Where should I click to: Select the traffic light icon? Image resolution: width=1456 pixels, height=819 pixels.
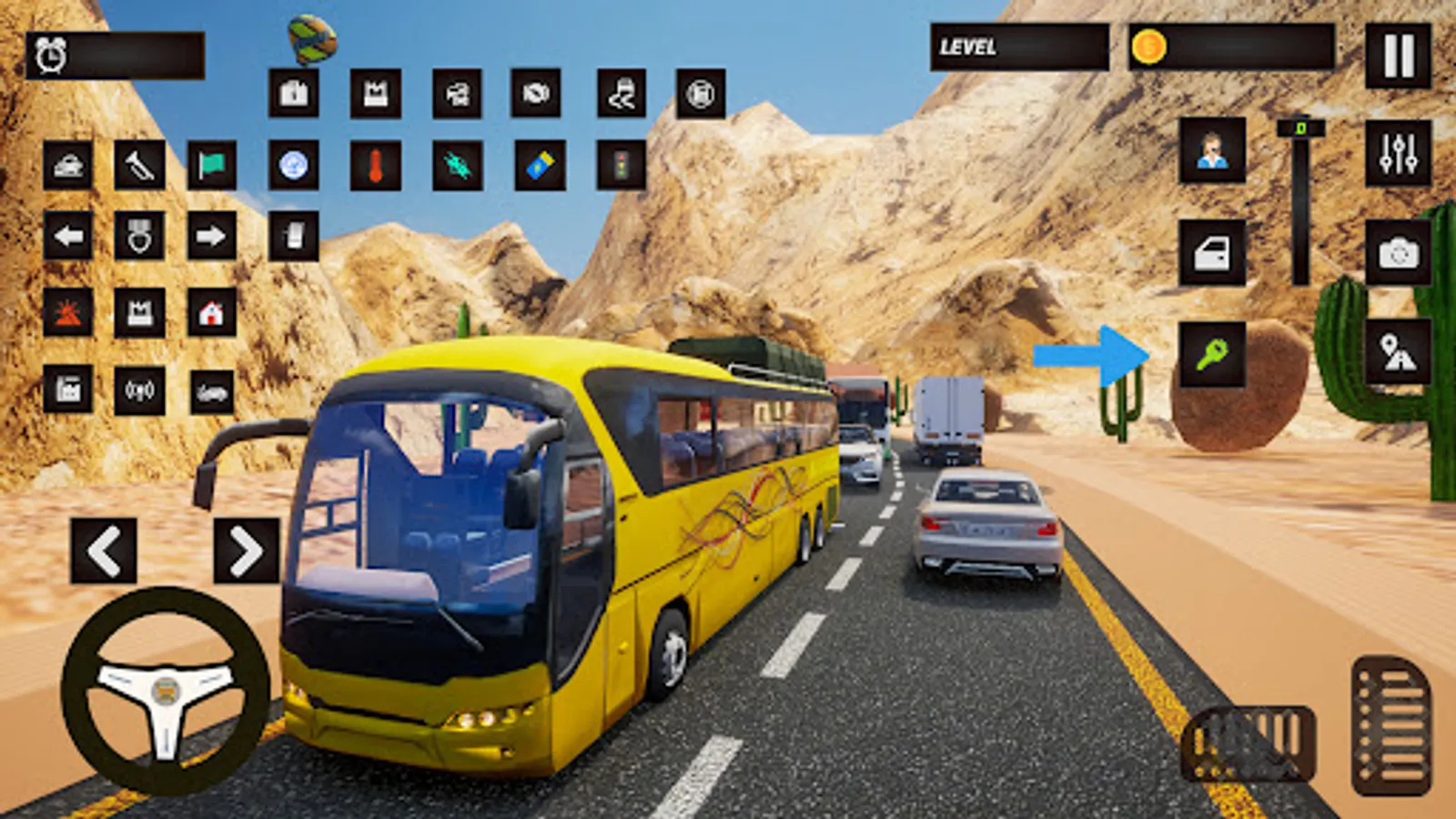click(x=622, y=166)
